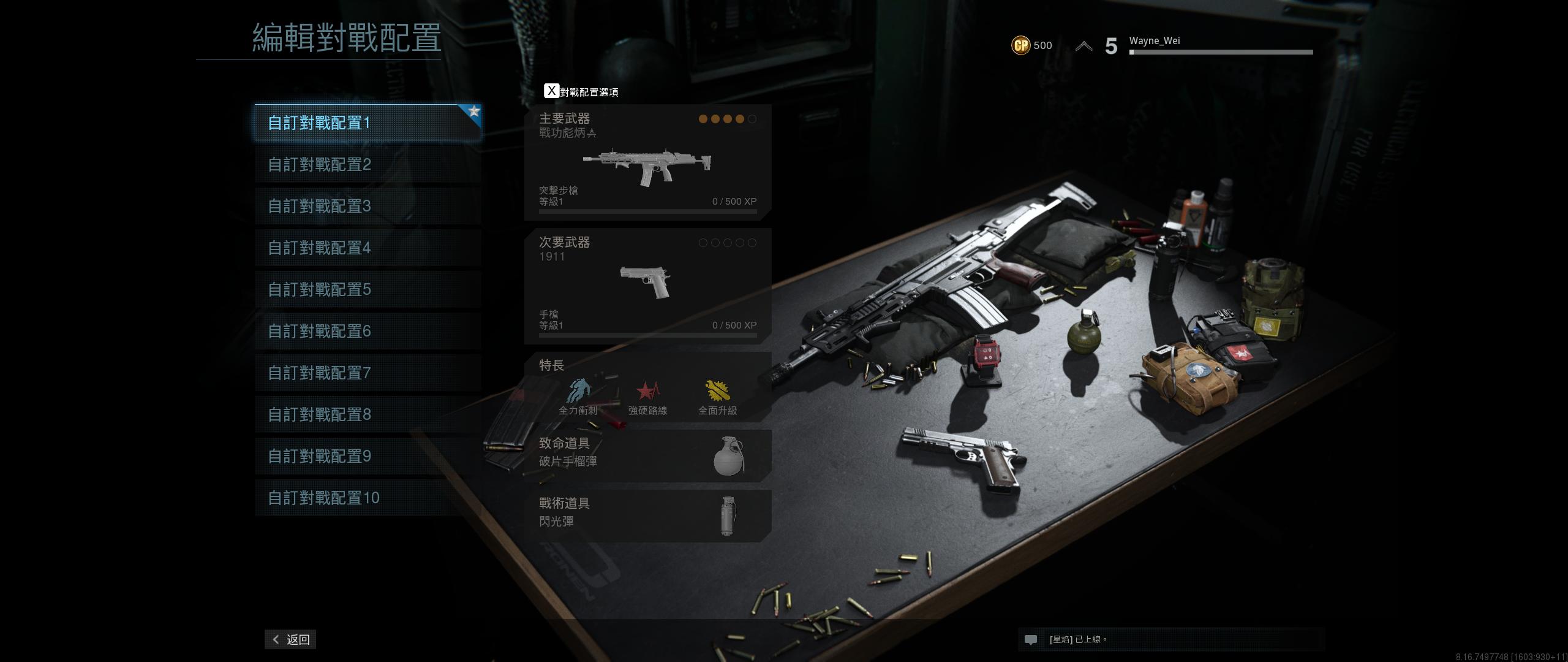Image resolution: width=1568 pixels, height=662 pixels.
Task: Open the 自訂對戰配置8 loadout
Action: (x=367, y=415)
